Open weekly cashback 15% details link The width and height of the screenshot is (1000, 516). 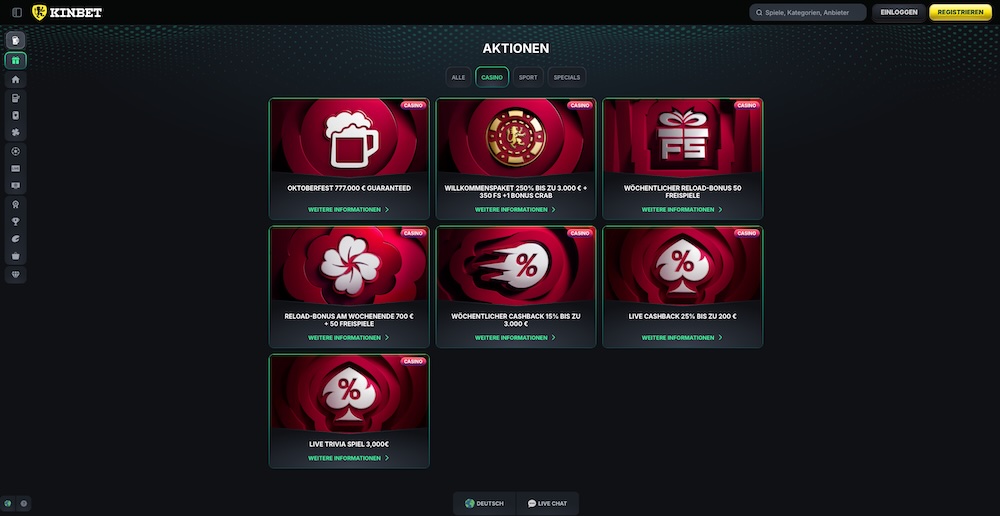pos(516,338)
